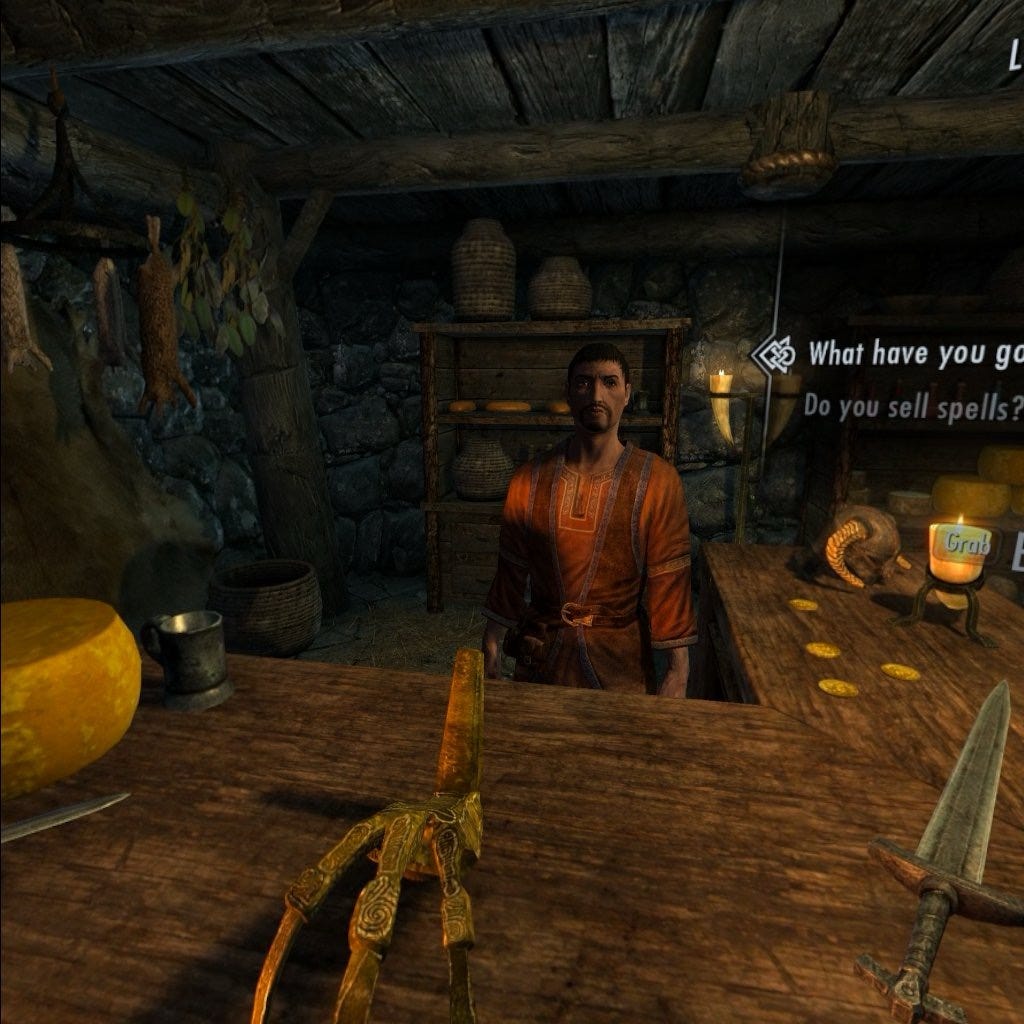Screen dimensions: 1024x1024
Task: Ask "Do you sell spells?"
Action: pos(912,406)
